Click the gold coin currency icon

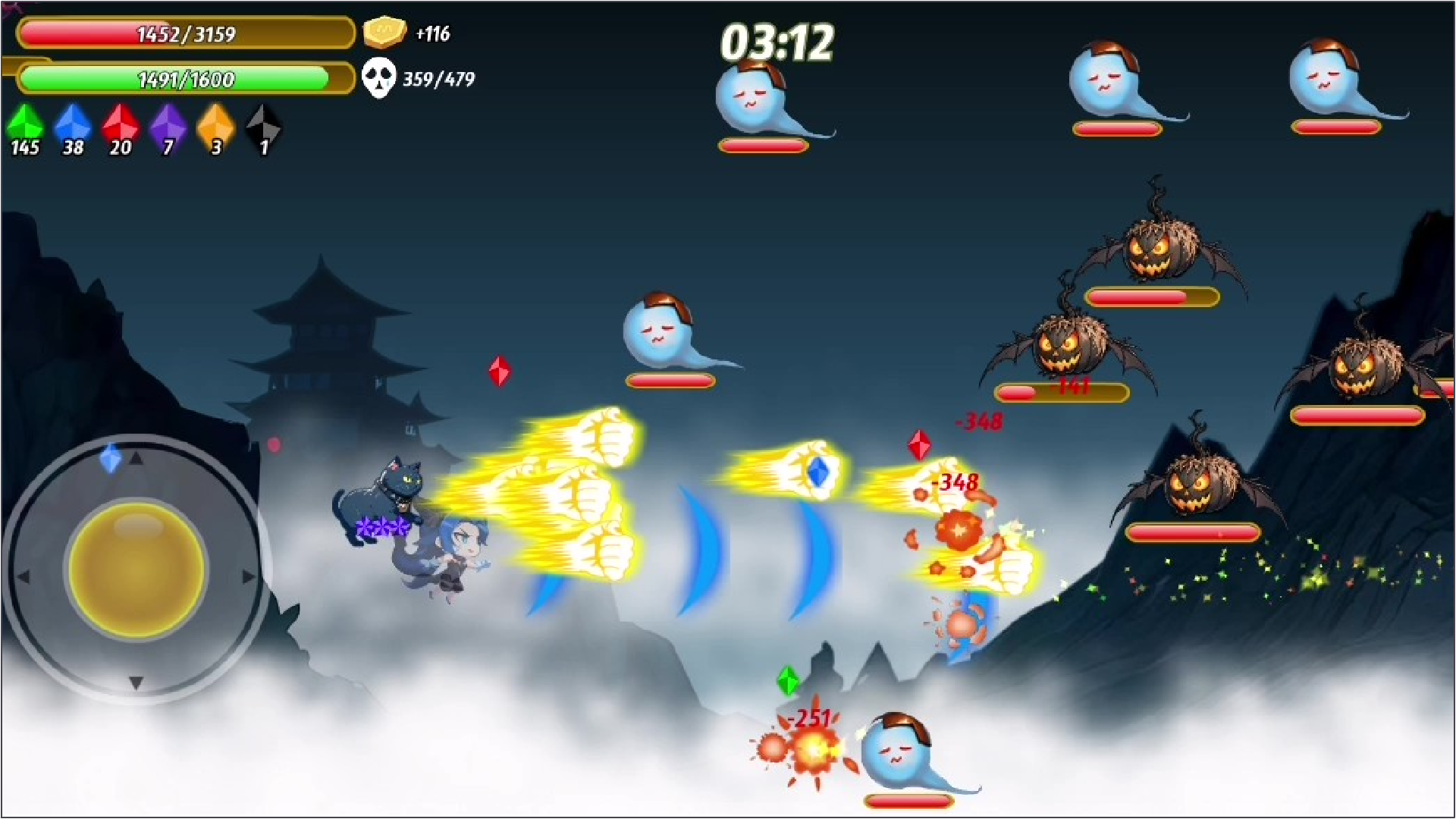point(385,32)
